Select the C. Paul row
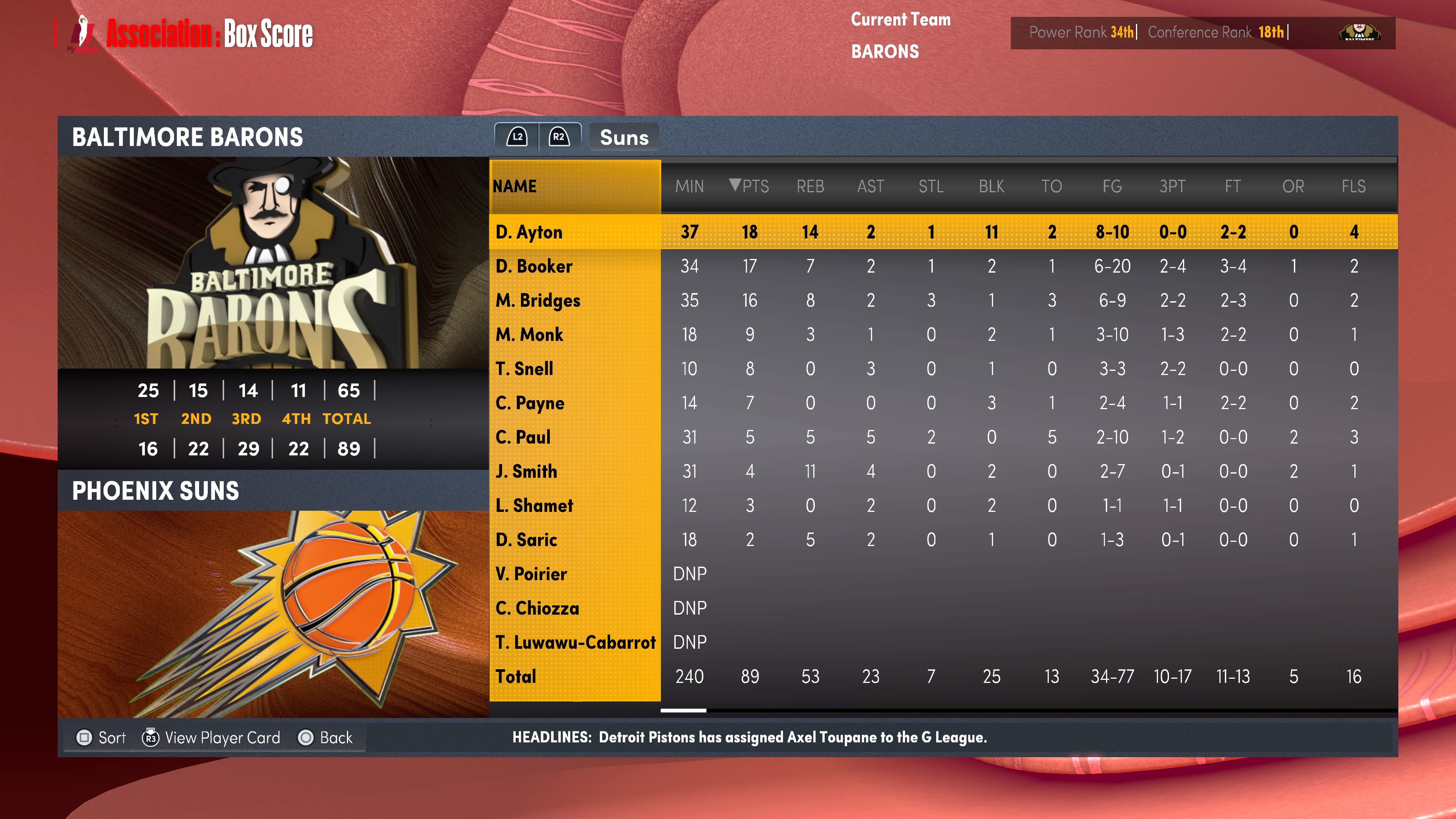The width and height of the screenshot is (1456, 819). 523,437
